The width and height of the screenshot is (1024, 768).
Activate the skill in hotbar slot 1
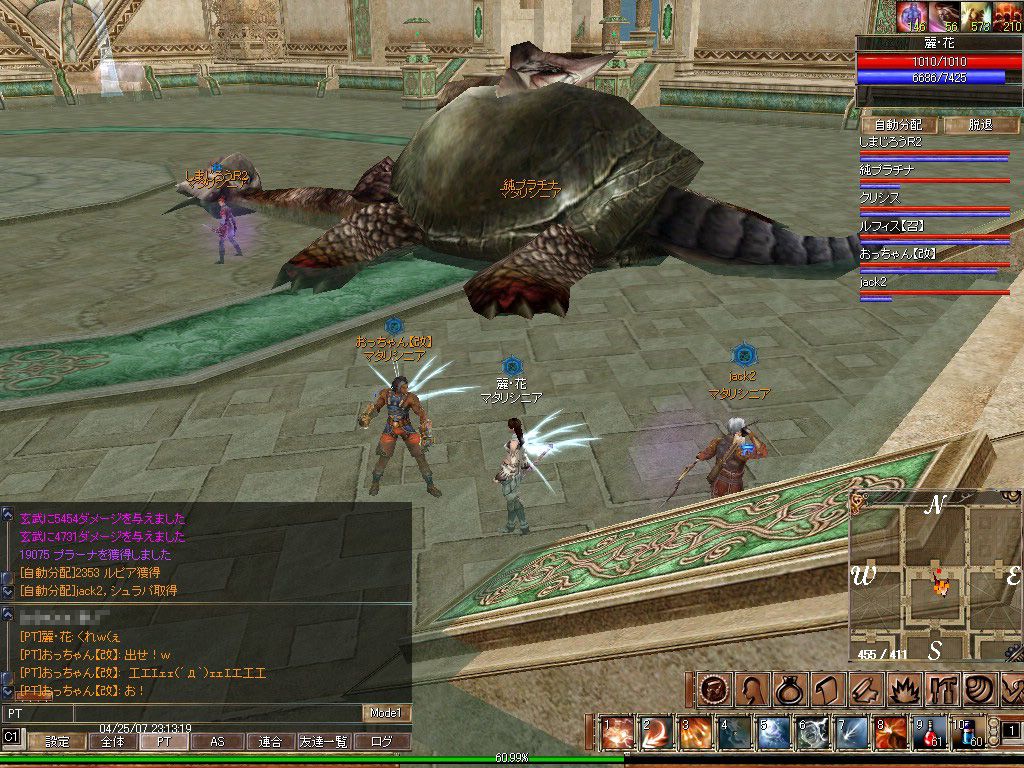click(619, 734)
